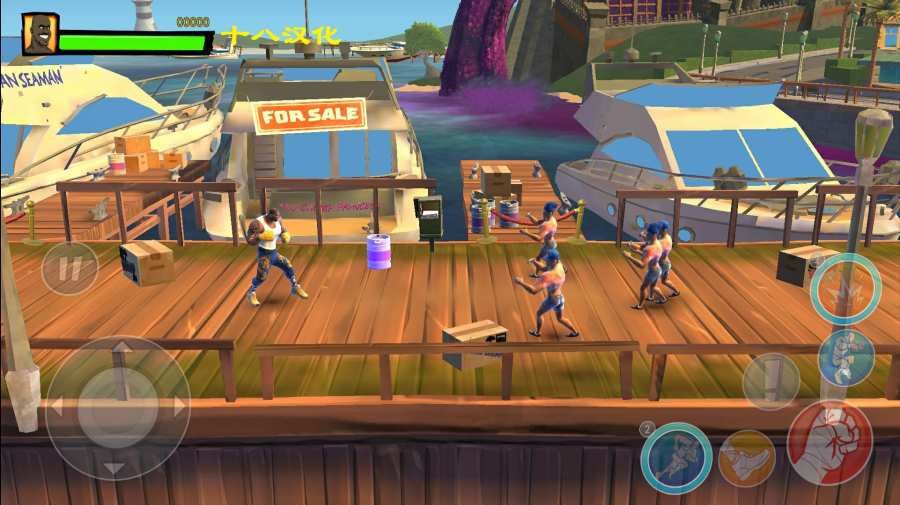Activate the blue running dash skill
900x505 pixels.
pyautogui.click(x=676, y=458)
